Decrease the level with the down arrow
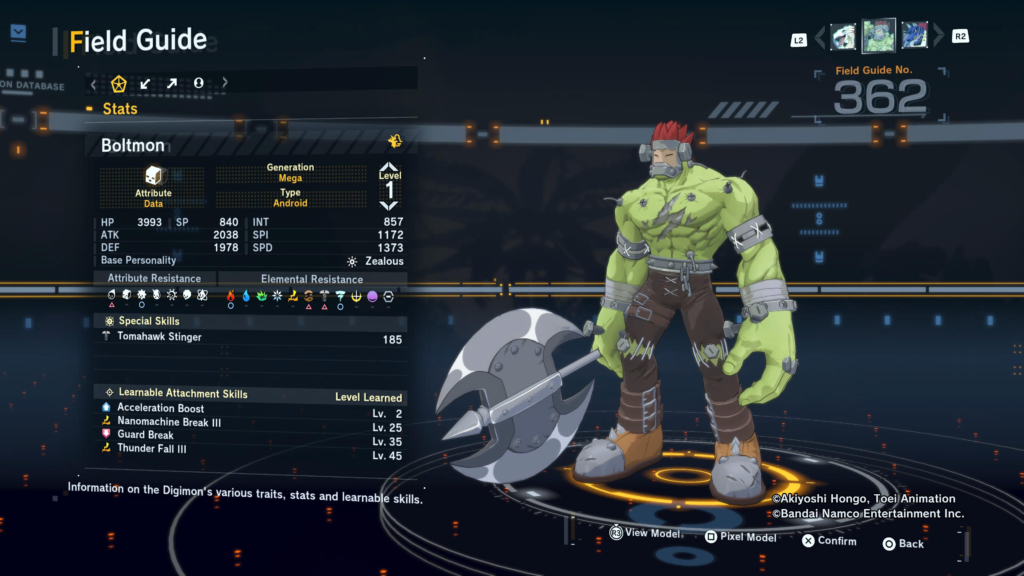1024x576 pixels. (389, 205)
